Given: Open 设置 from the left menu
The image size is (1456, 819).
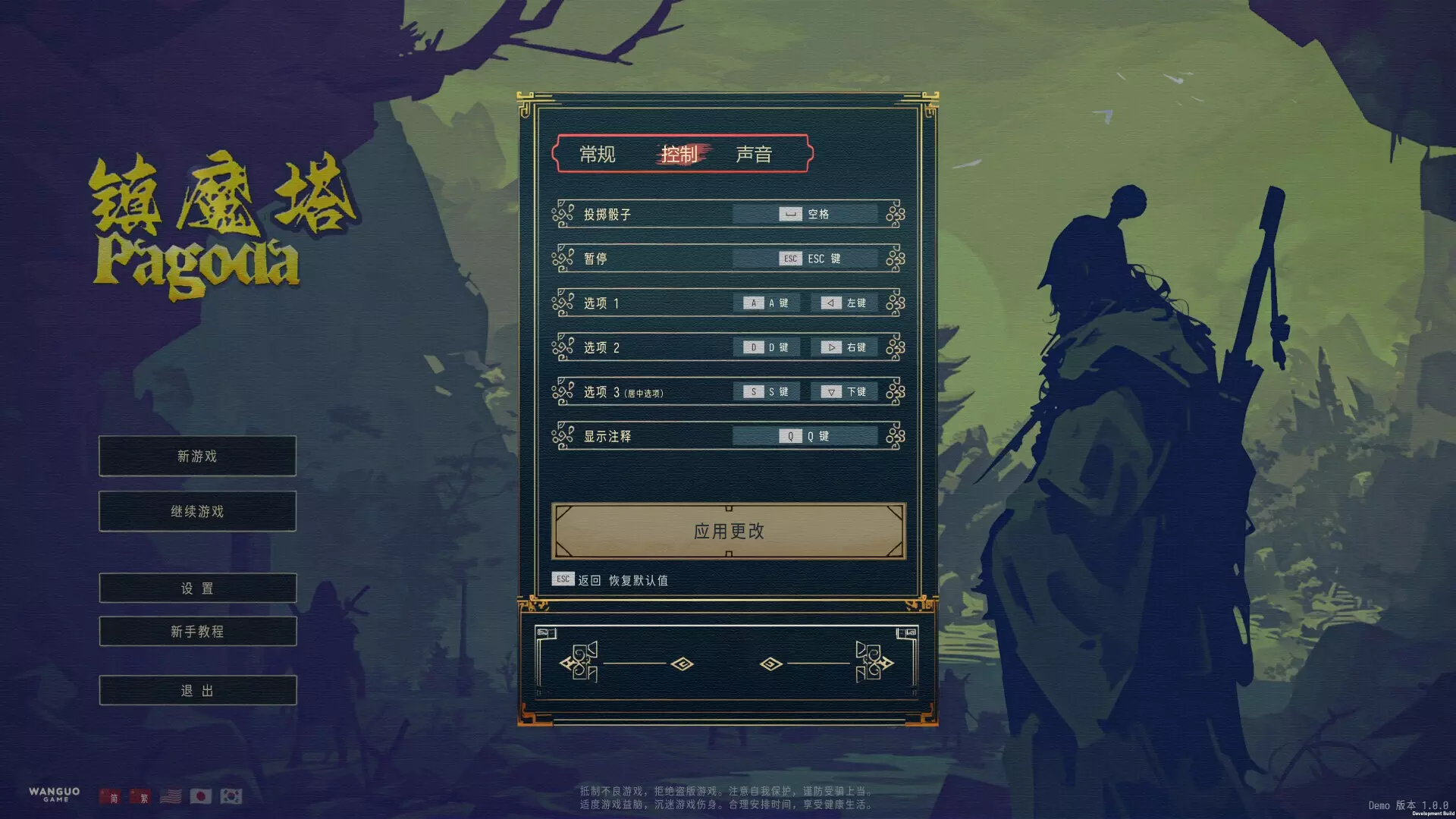Looking at the screenshot, I should (196, 588).
